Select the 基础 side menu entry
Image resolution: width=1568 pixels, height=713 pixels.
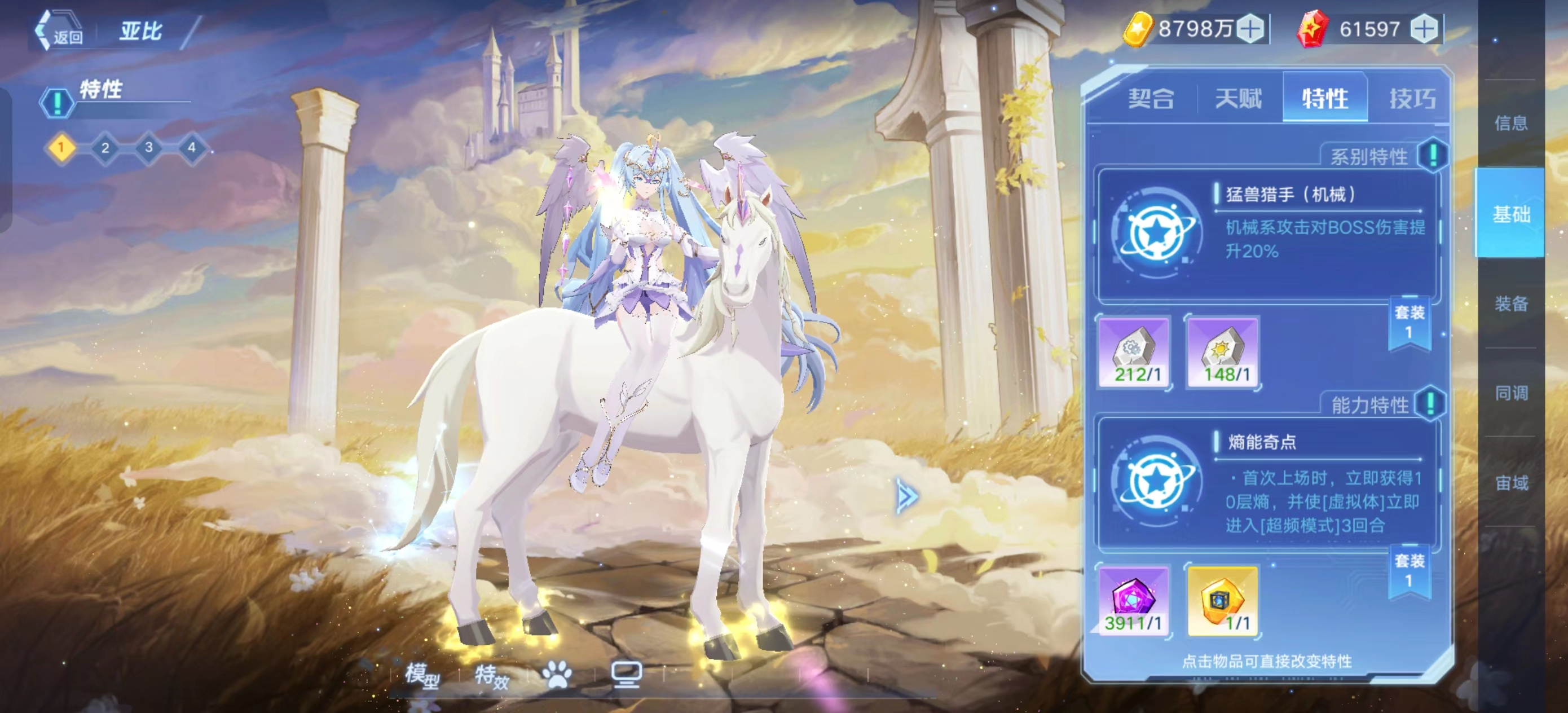pos(1512,214)
